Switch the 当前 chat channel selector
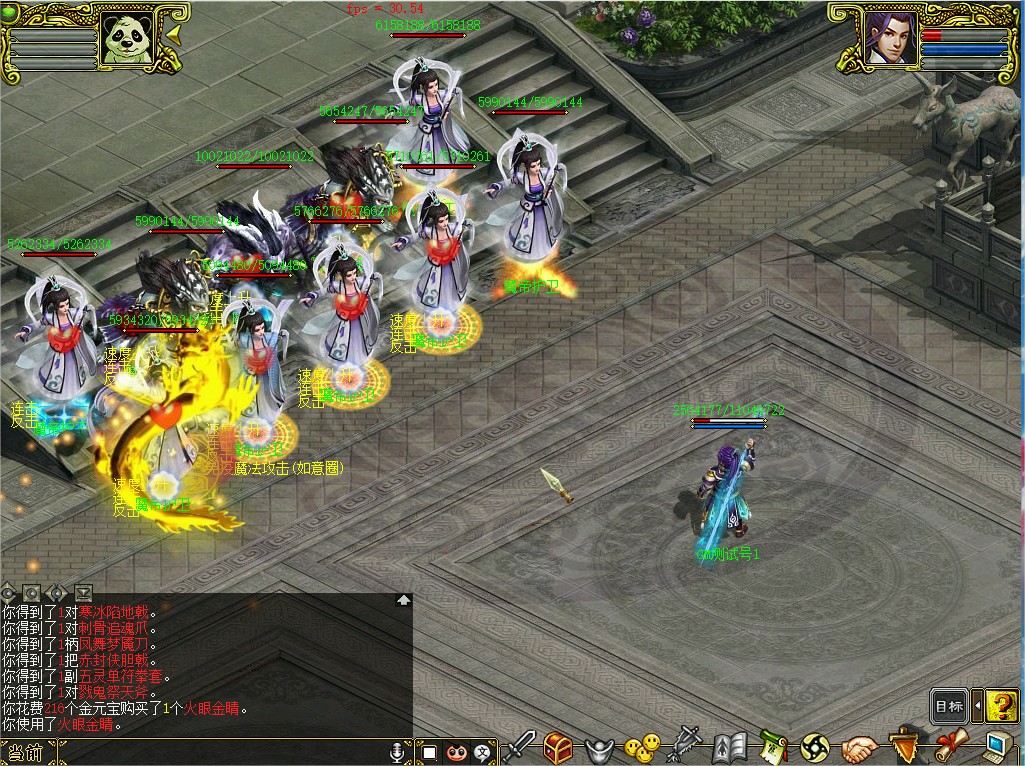Screen dimensions: 1025x766 (x=28, y=752)
